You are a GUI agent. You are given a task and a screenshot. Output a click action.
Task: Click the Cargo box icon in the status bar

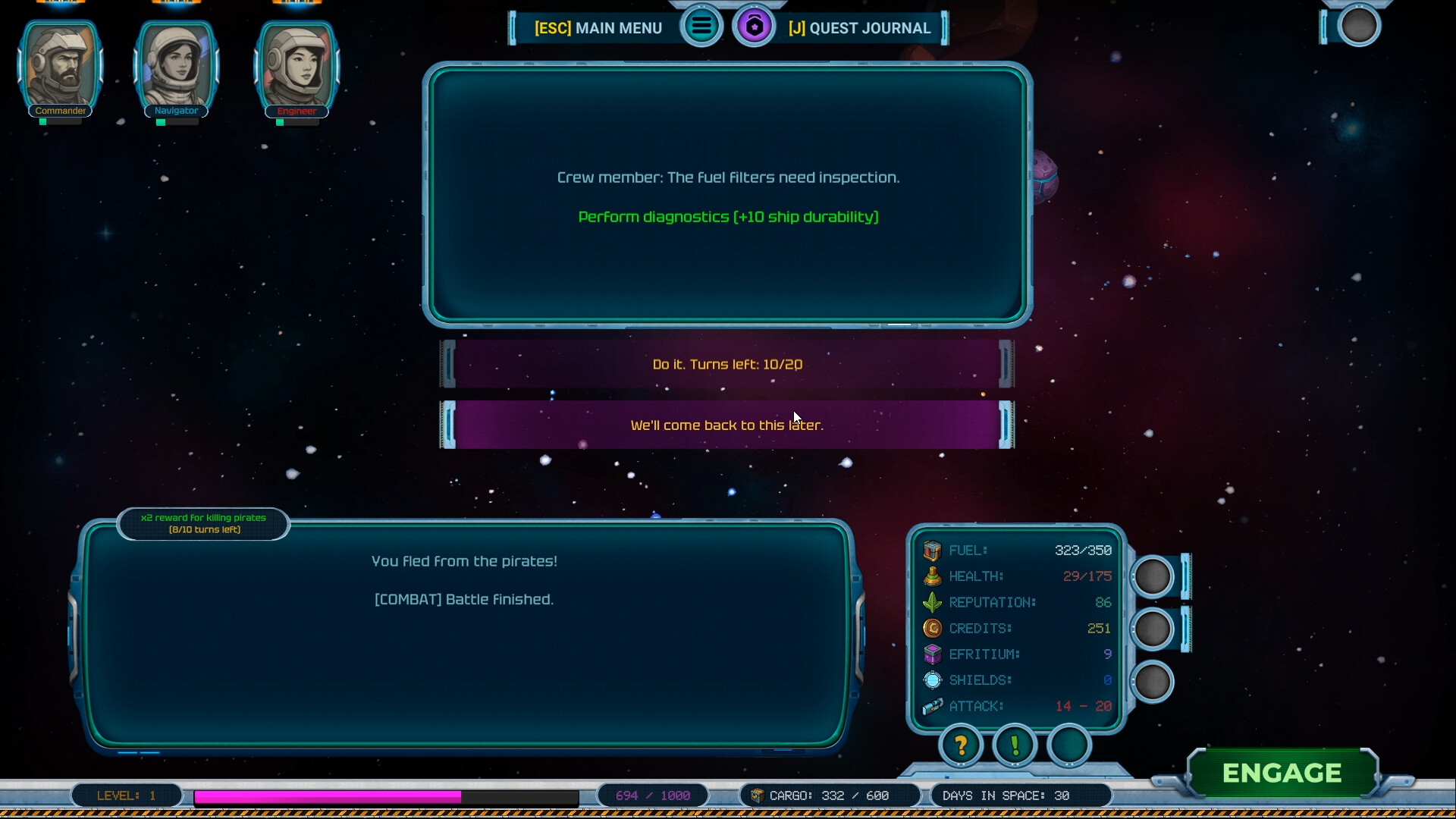pyautogui.click(x=757, y=795)
